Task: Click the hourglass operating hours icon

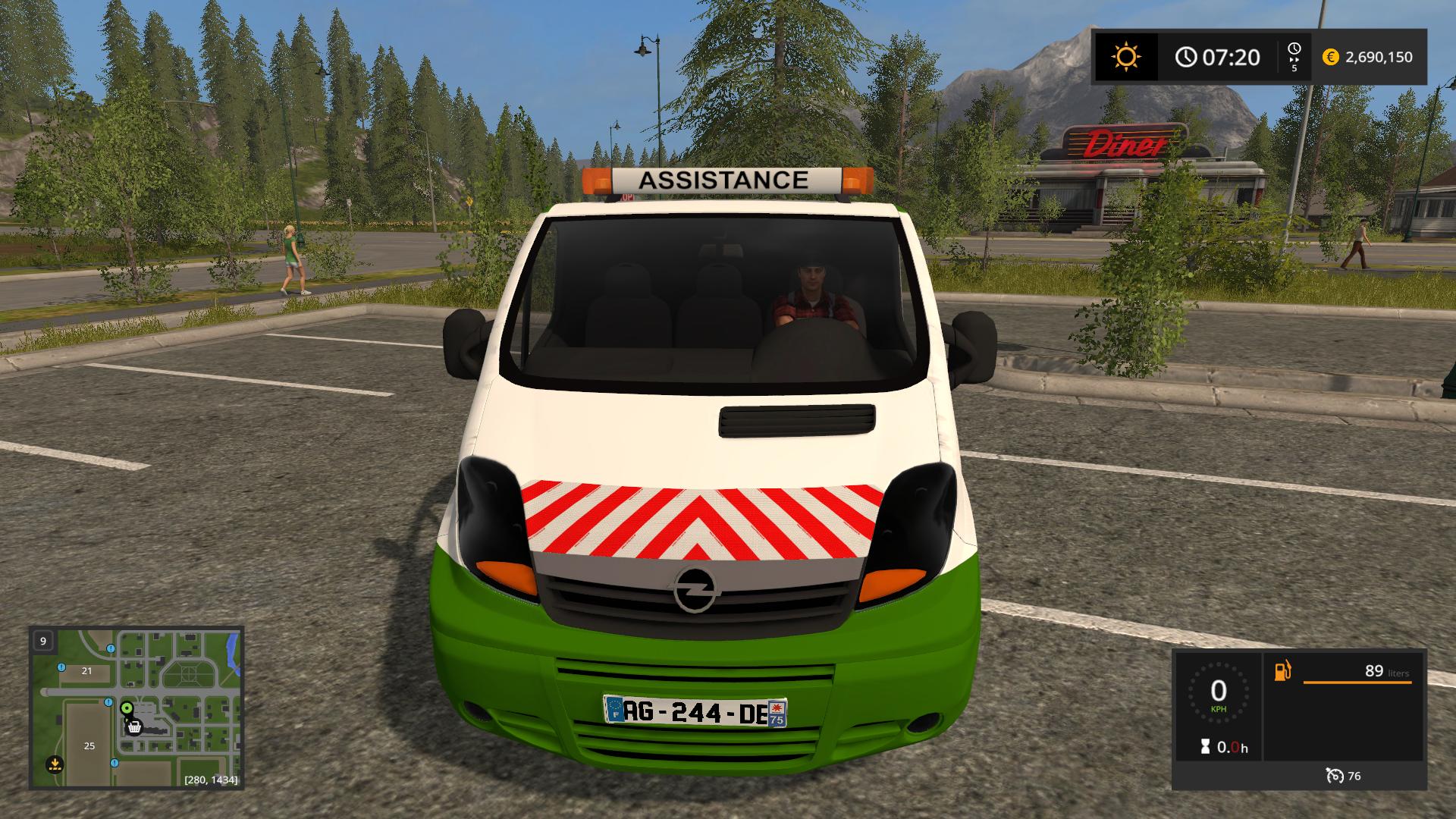Action: 1205,747
